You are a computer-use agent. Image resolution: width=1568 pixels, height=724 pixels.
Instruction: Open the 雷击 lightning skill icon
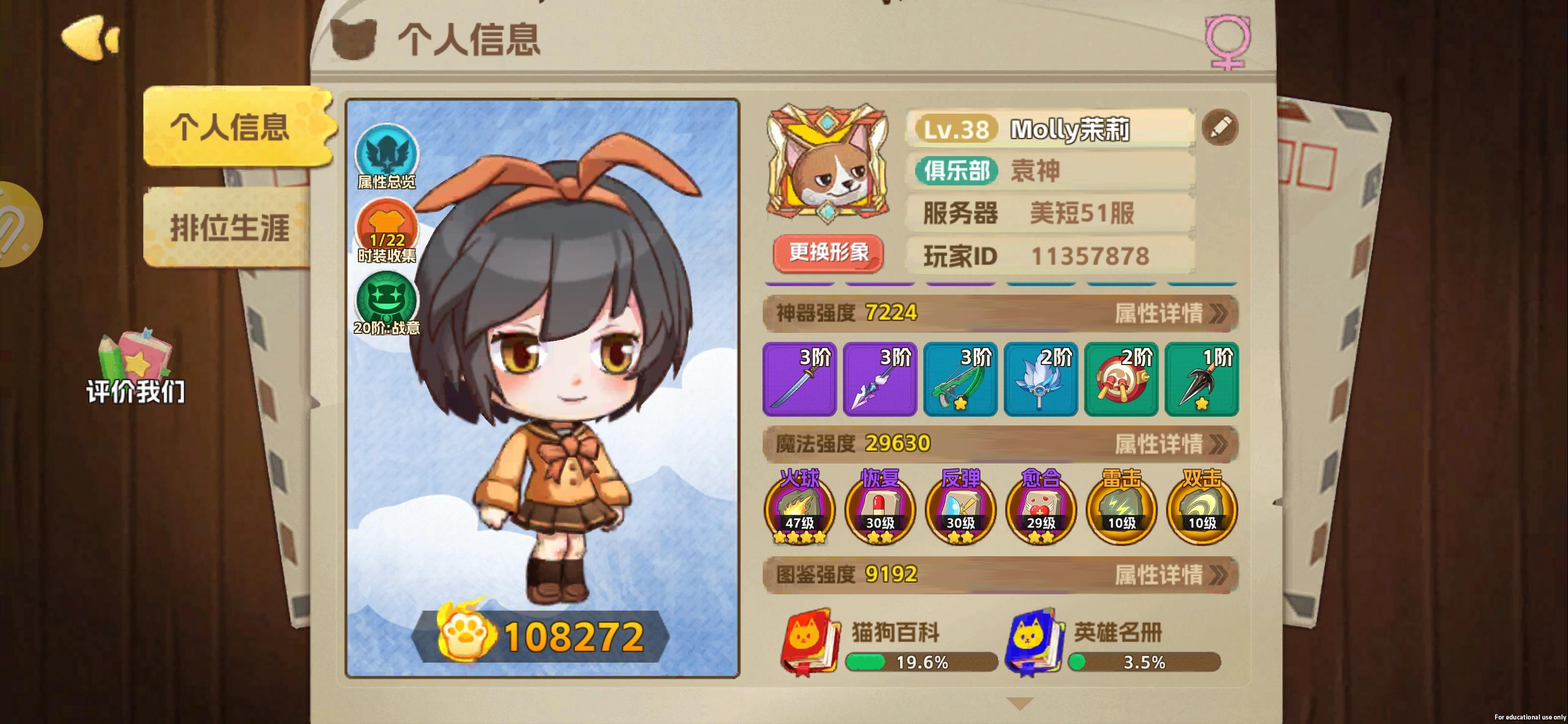point(1121,511)
